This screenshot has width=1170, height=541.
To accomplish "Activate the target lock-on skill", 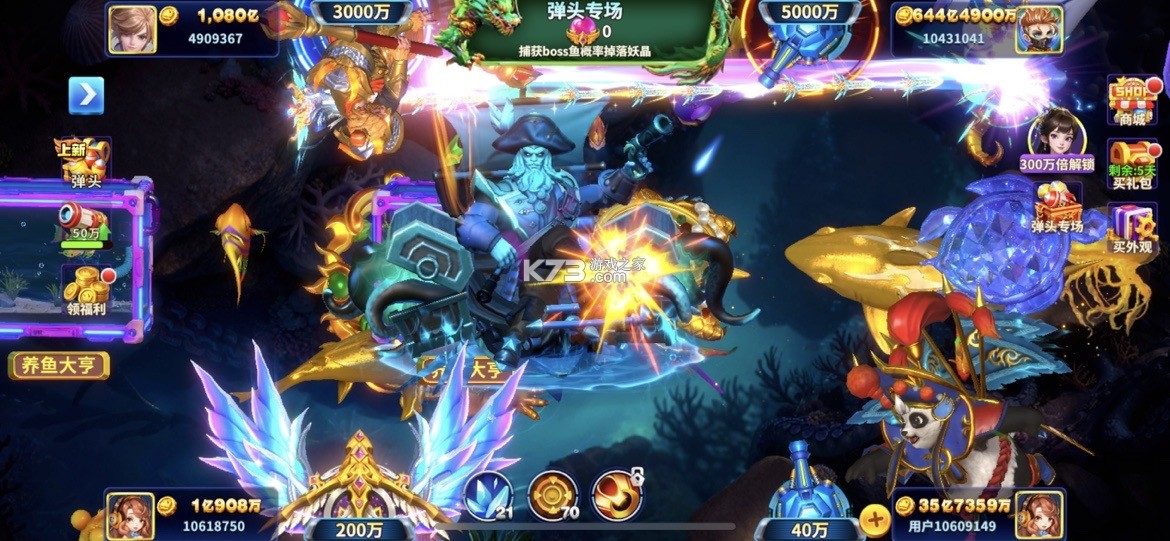I will [x=553, y=494].
